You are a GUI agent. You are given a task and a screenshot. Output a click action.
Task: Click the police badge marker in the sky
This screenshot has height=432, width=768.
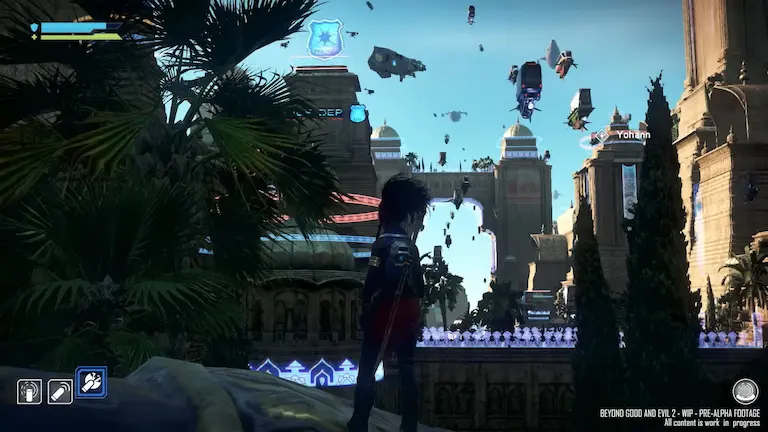click(x=325, y=38)
